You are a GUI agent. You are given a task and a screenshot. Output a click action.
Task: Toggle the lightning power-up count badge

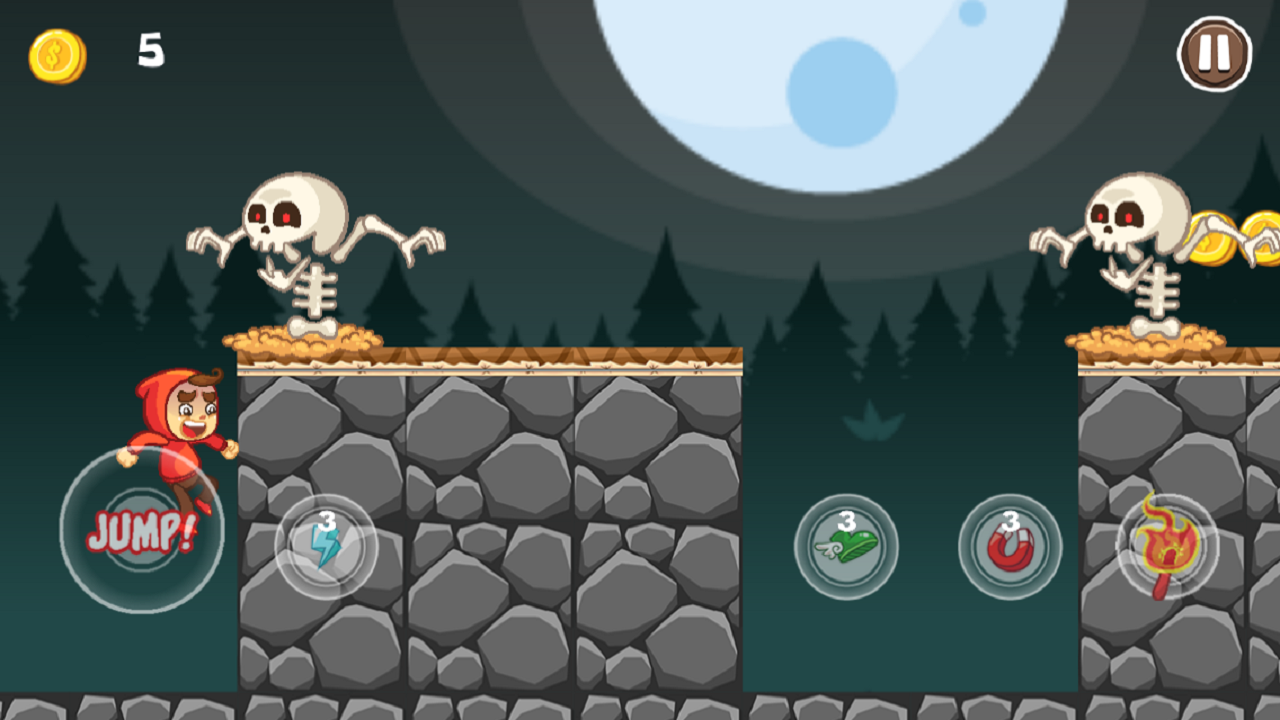tap(325, 521)
